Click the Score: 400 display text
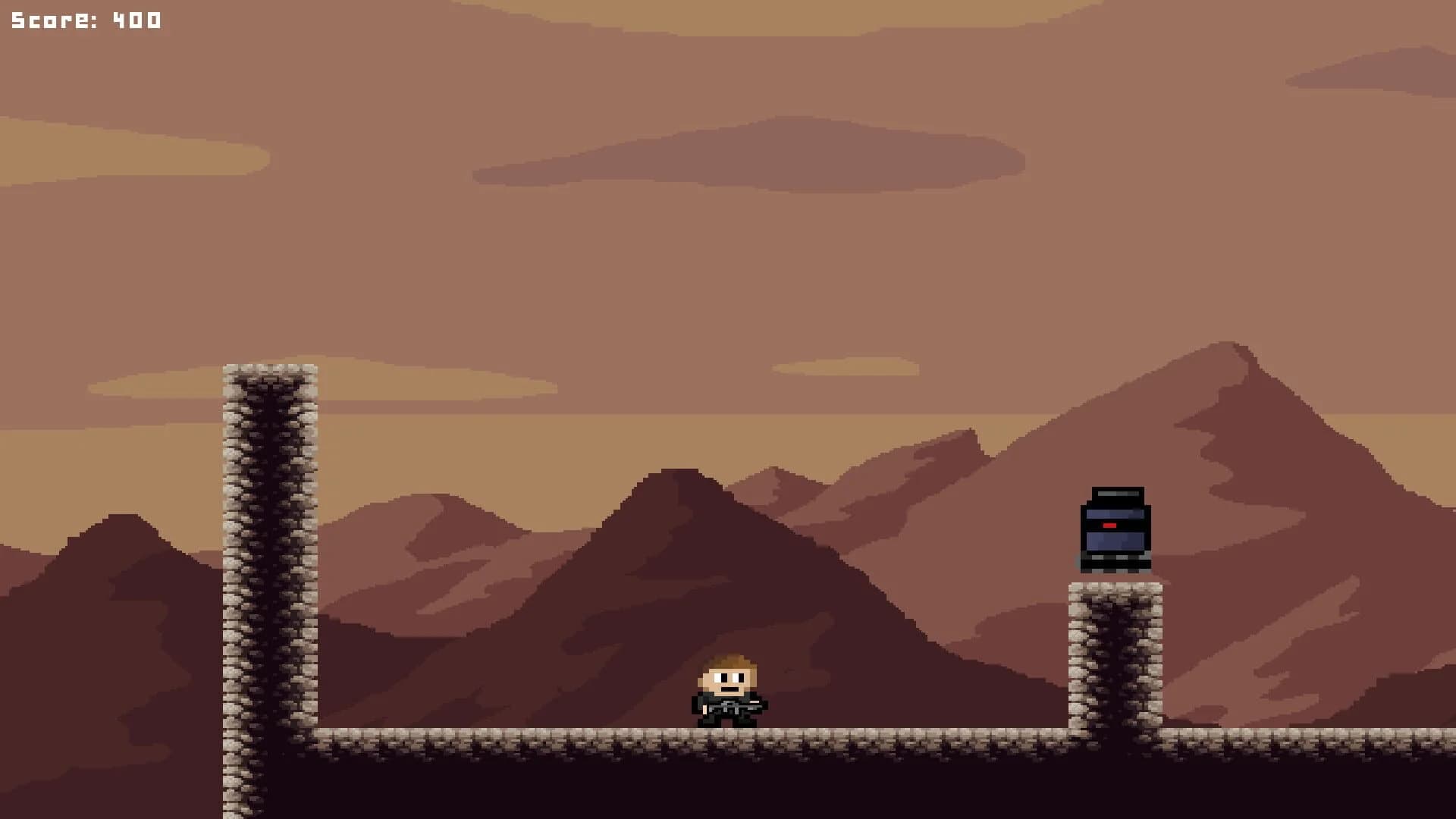The image size is (1456, 819). point(83,19)
